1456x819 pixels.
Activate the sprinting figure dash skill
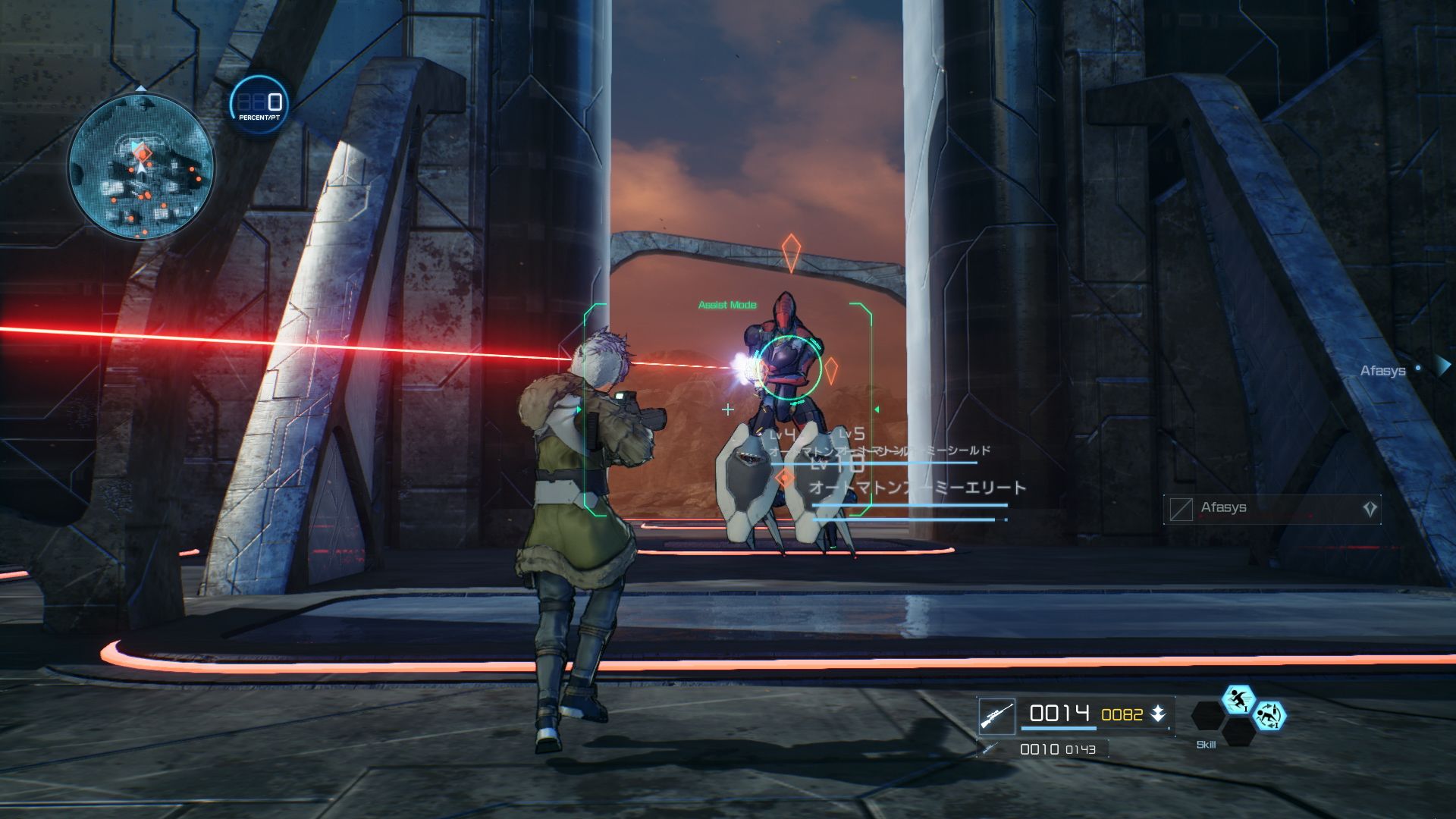[1238, 699]
